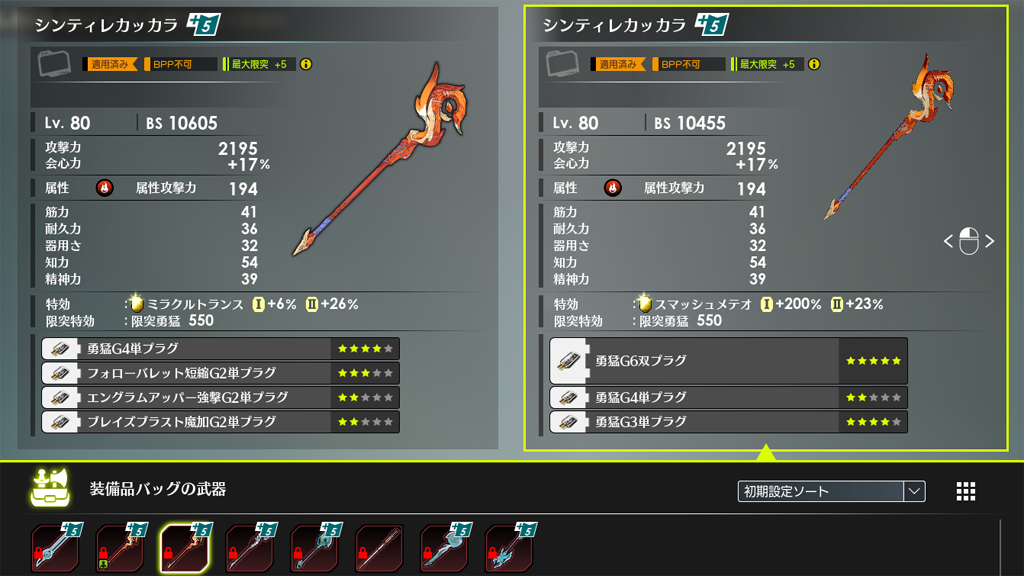
Task: Pick the bag weapon slot without a +5 badge
Action: [380, 547]
